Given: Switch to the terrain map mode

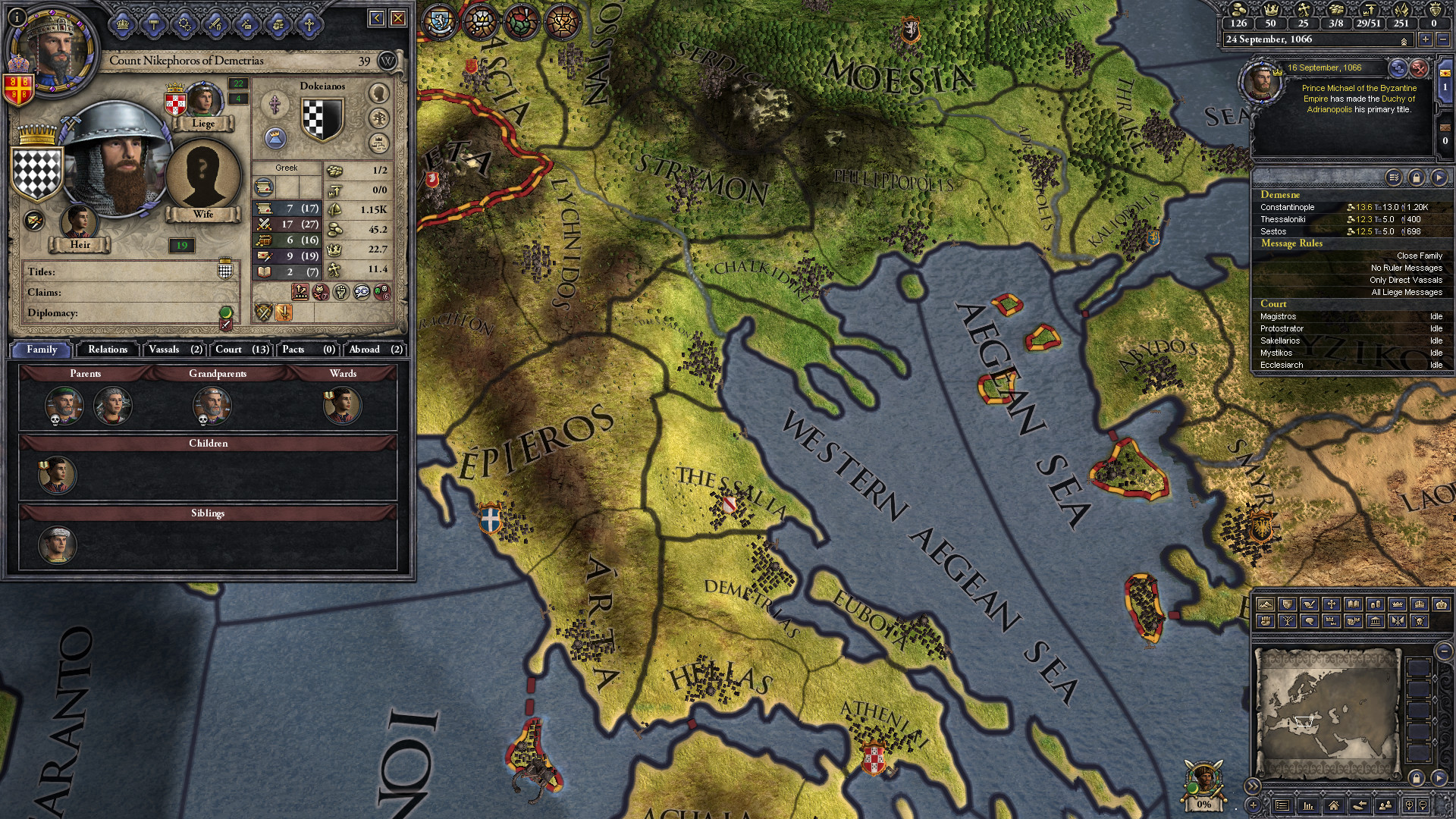Looking at the screenshot, I should tap(1265, 604).
